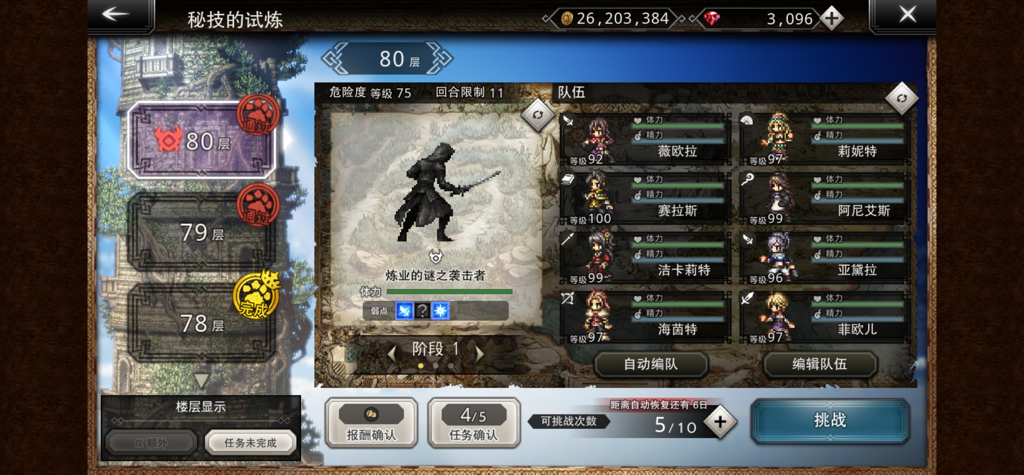Screen dimensions: 1024x475
Task: Start the battle with 挑战
Action: [x=830, y=421]
